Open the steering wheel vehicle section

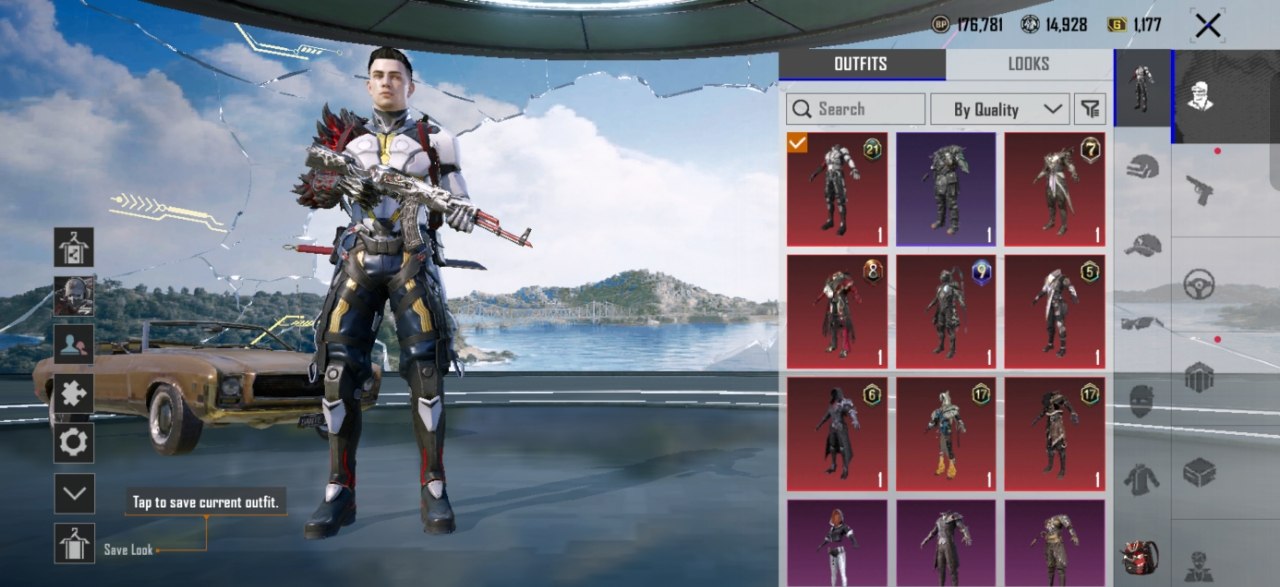[1199, 284]
